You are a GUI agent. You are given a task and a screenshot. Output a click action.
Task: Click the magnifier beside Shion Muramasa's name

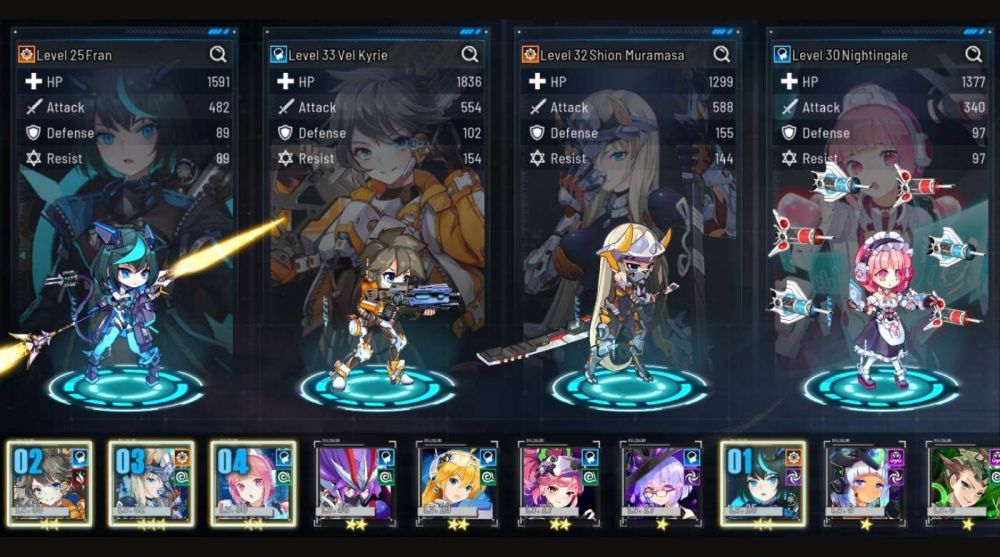click(x=722, y=54)
